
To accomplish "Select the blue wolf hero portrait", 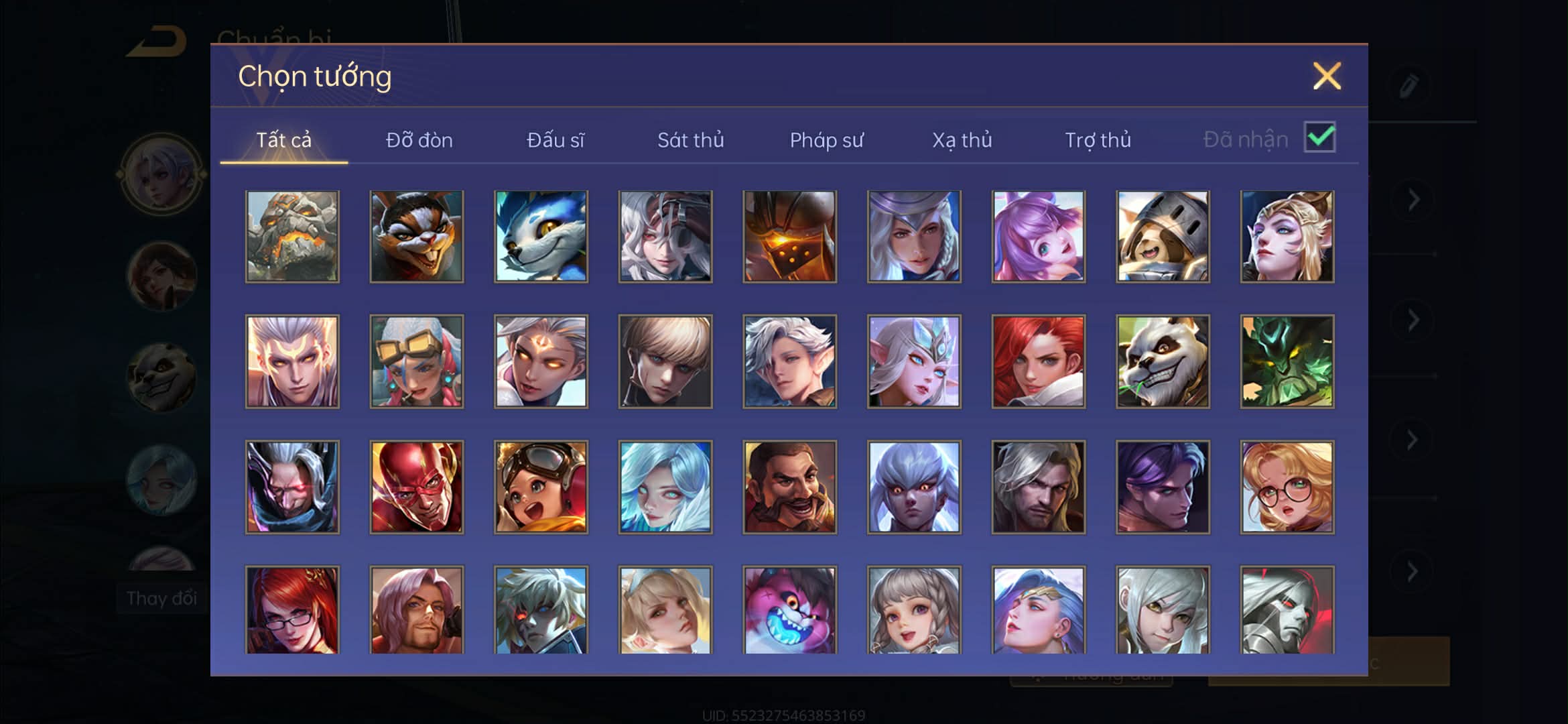I will (541, 236).
